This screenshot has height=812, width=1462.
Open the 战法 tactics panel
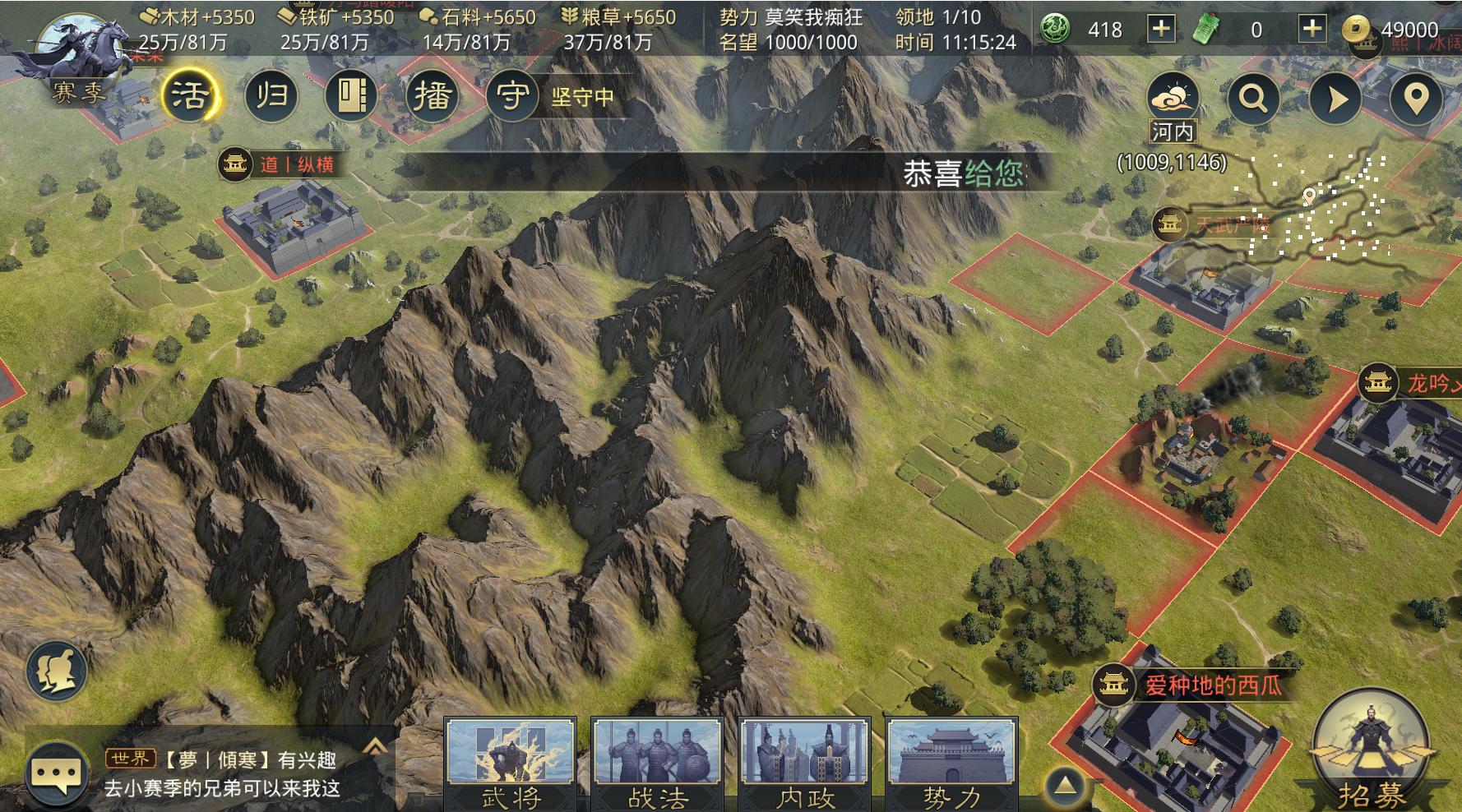[x=657, y=764]
